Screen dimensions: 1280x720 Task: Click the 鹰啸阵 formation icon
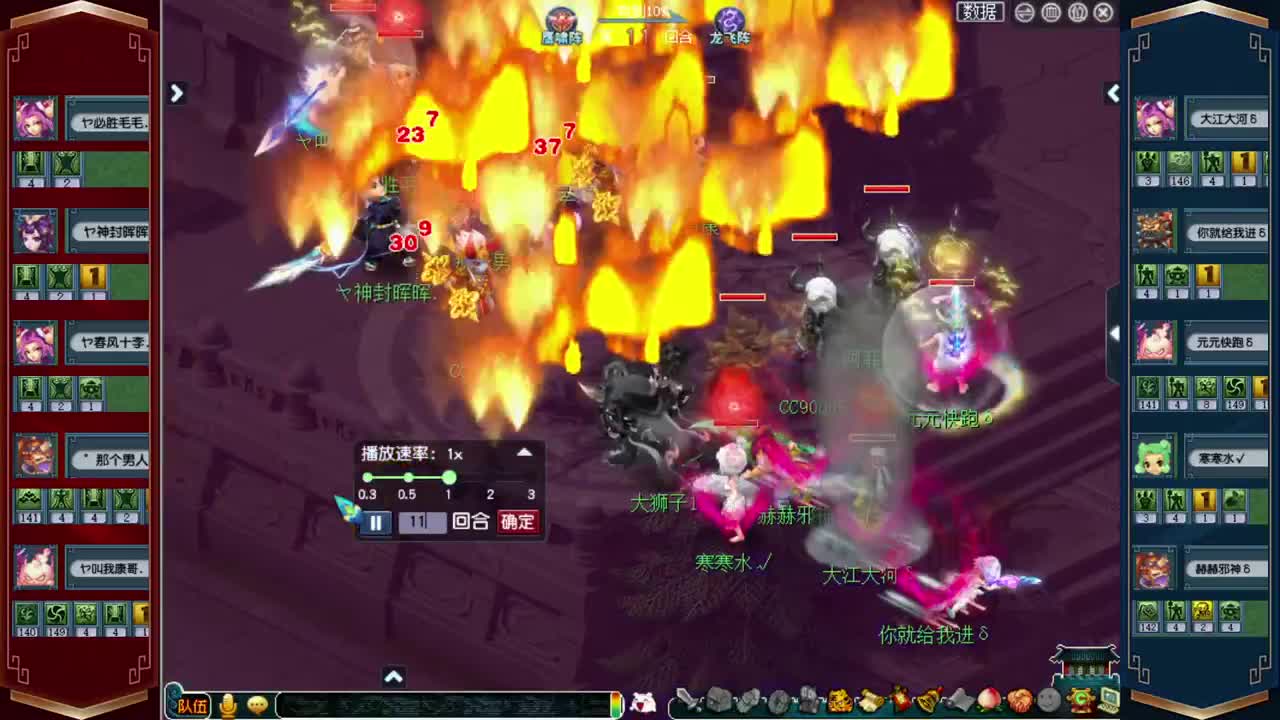(561, 20)
